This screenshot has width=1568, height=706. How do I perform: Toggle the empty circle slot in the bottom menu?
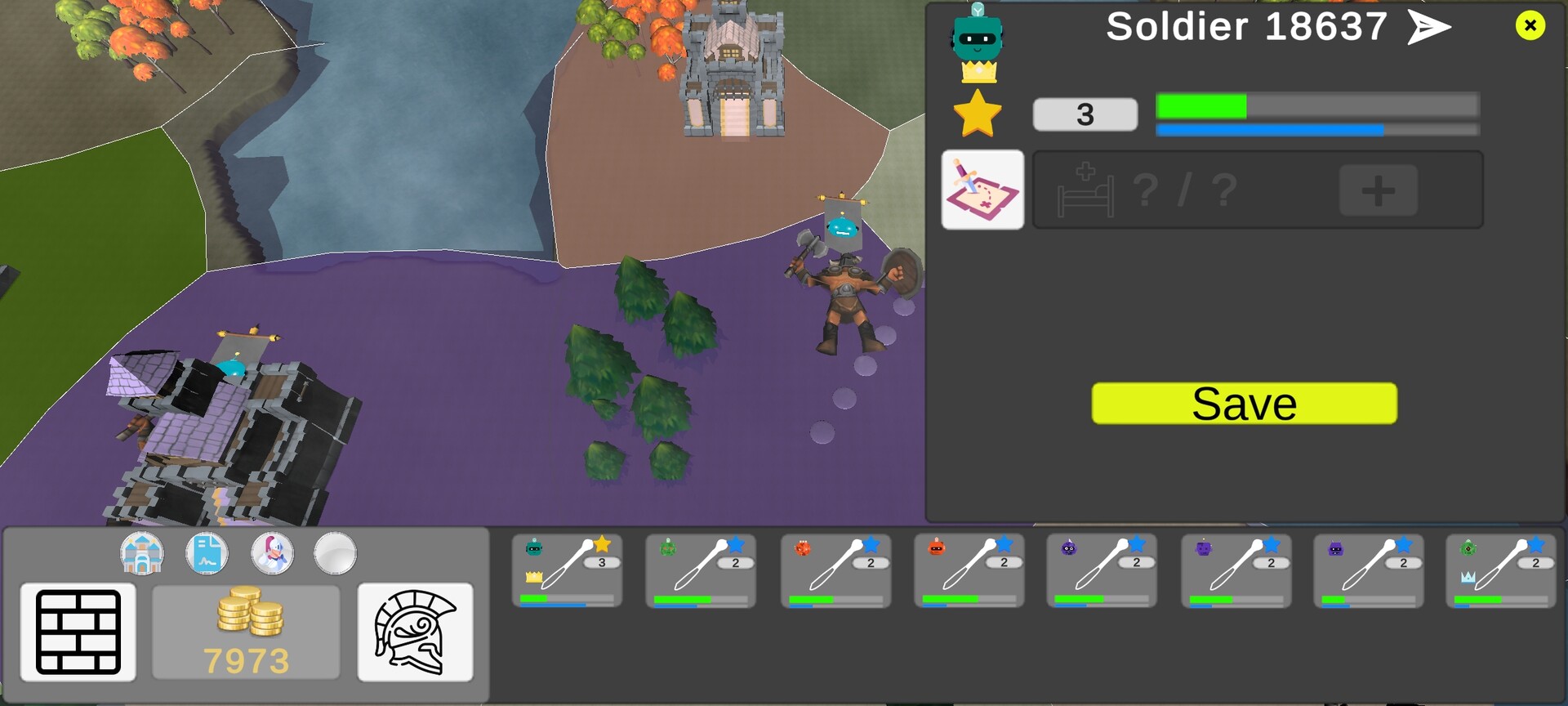(x=336, y=553)
